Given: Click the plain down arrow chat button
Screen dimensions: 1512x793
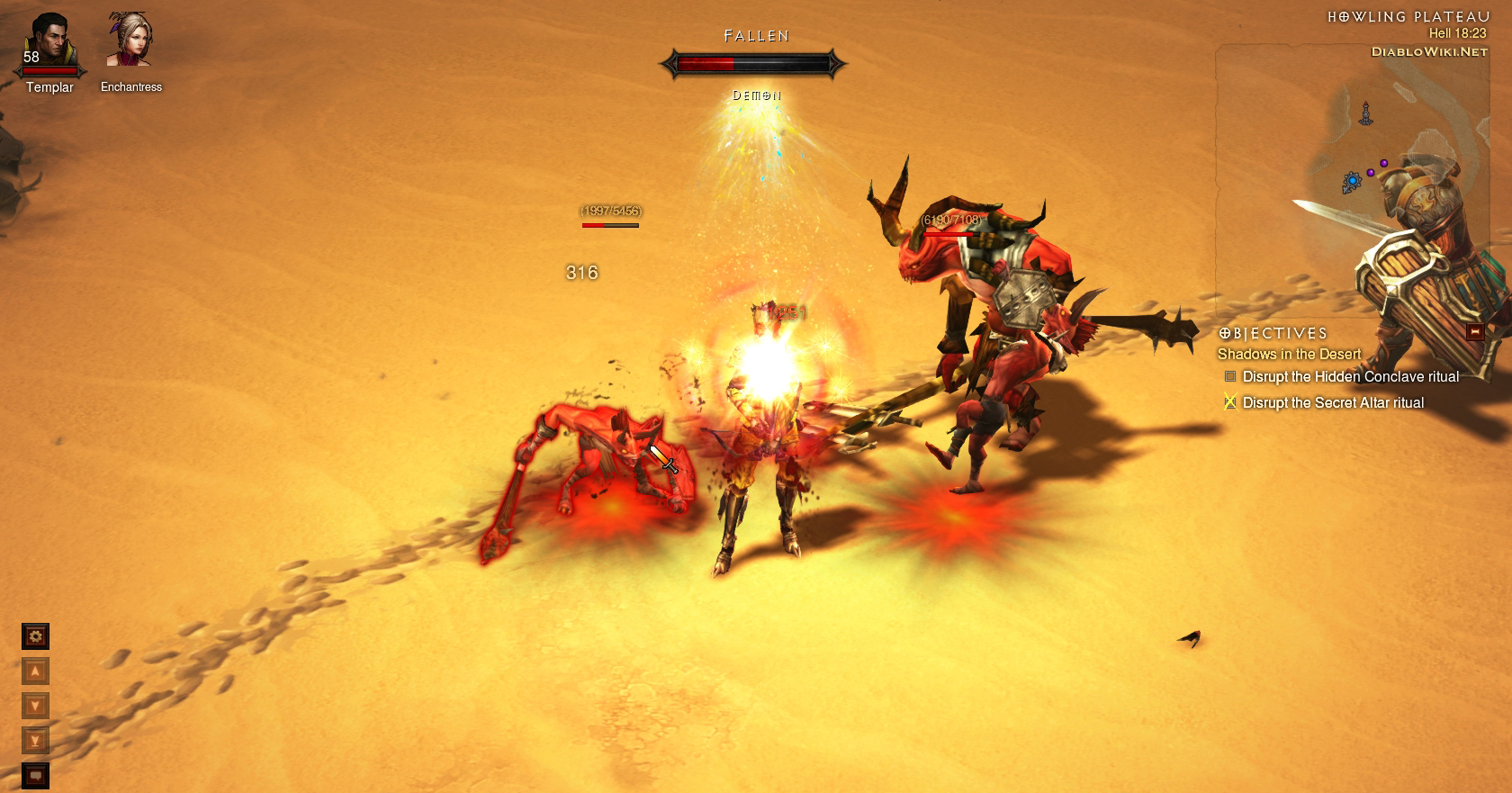Looking at the screenshot, I should [x=35, y=706].
